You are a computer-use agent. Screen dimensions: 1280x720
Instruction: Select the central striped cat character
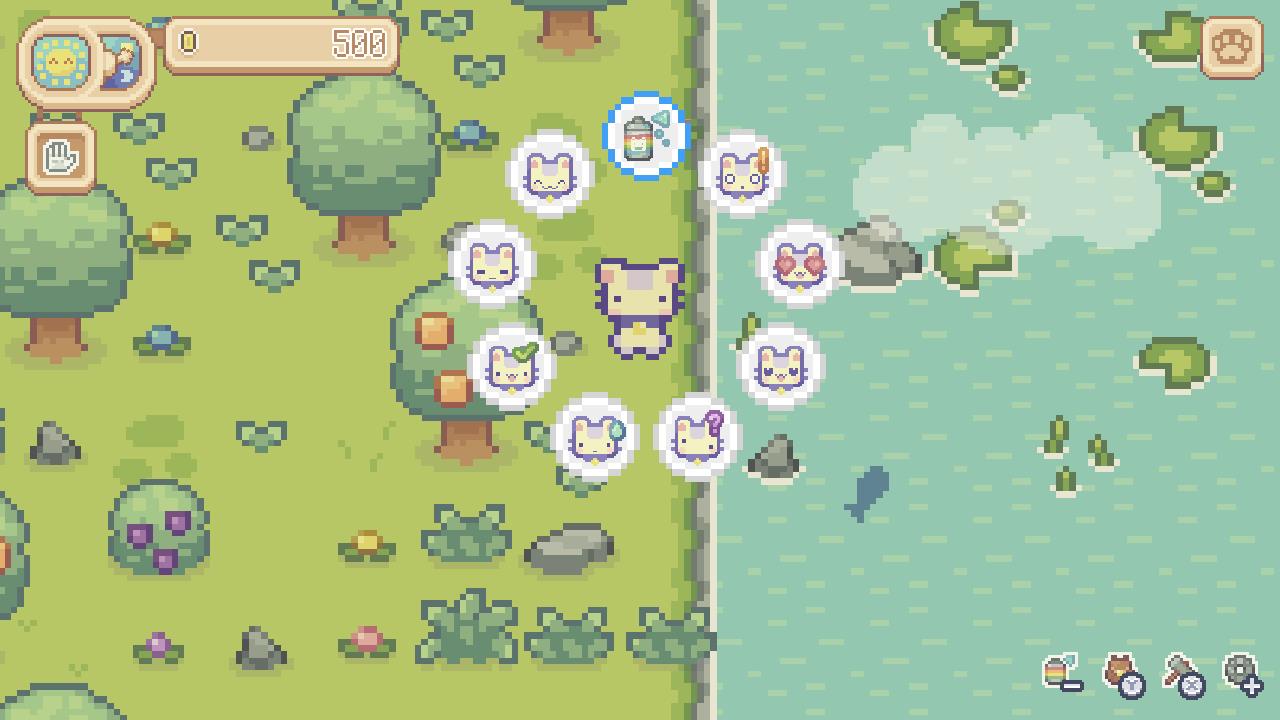pyautogui.click(x=640, y=300)
